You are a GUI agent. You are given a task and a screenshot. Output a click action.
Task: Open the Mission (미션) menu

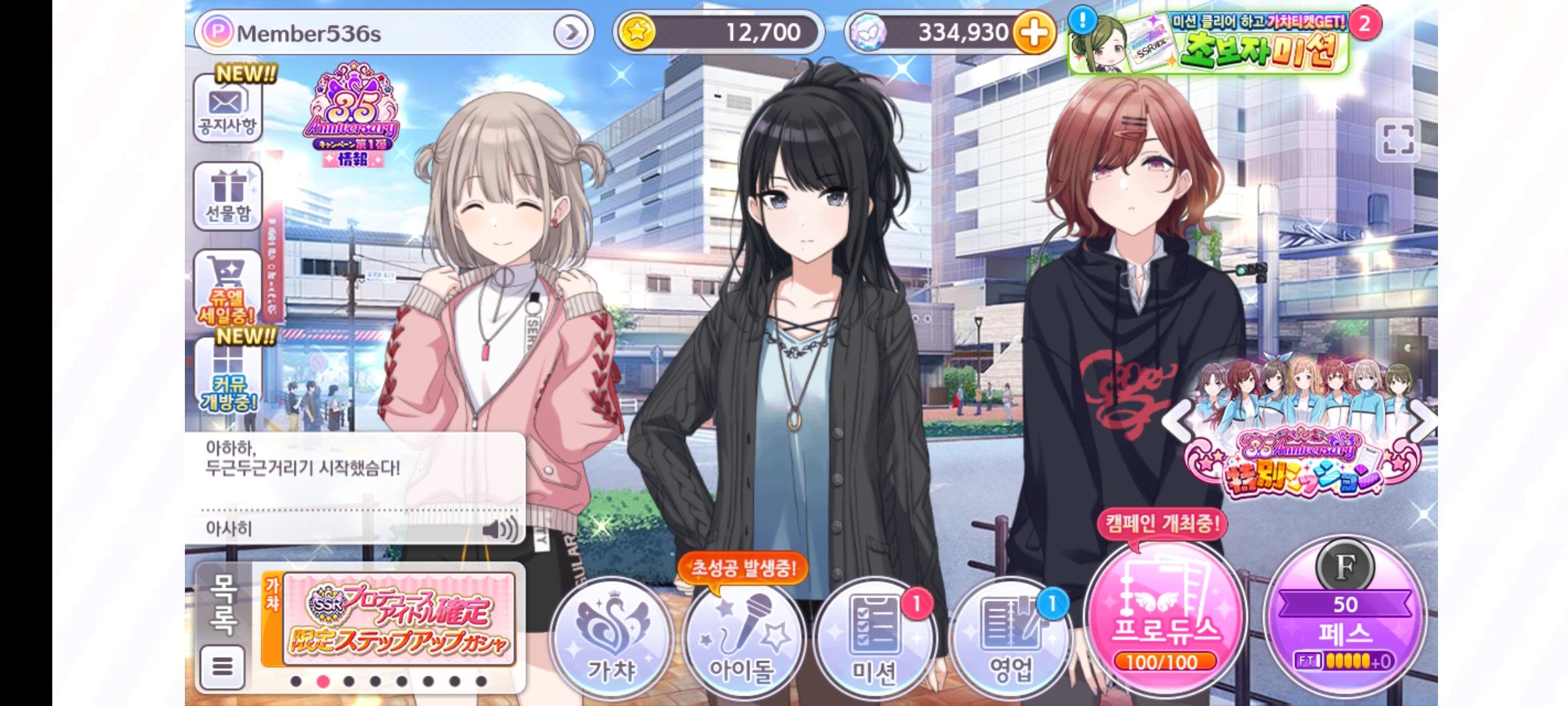click(875, 637)
